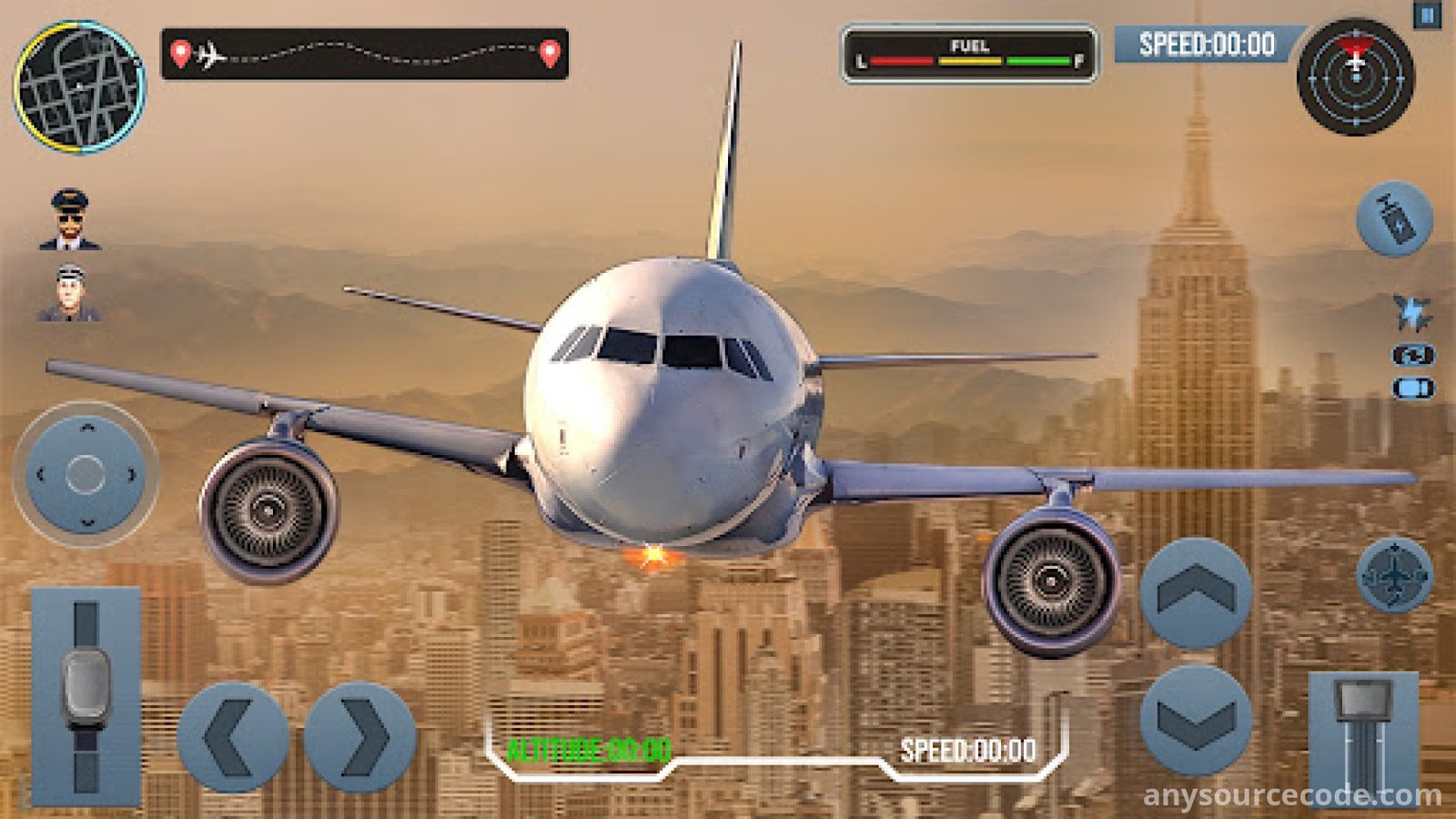Click the center of the virtual joystick

pos(86,474)
